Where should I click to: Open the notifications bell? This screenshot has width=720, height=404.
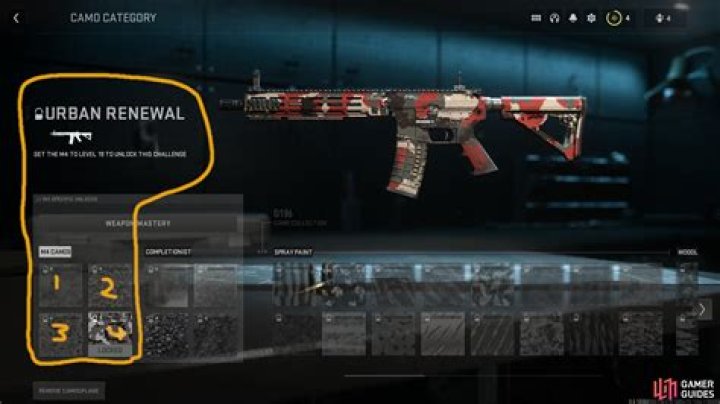point(573,17)
